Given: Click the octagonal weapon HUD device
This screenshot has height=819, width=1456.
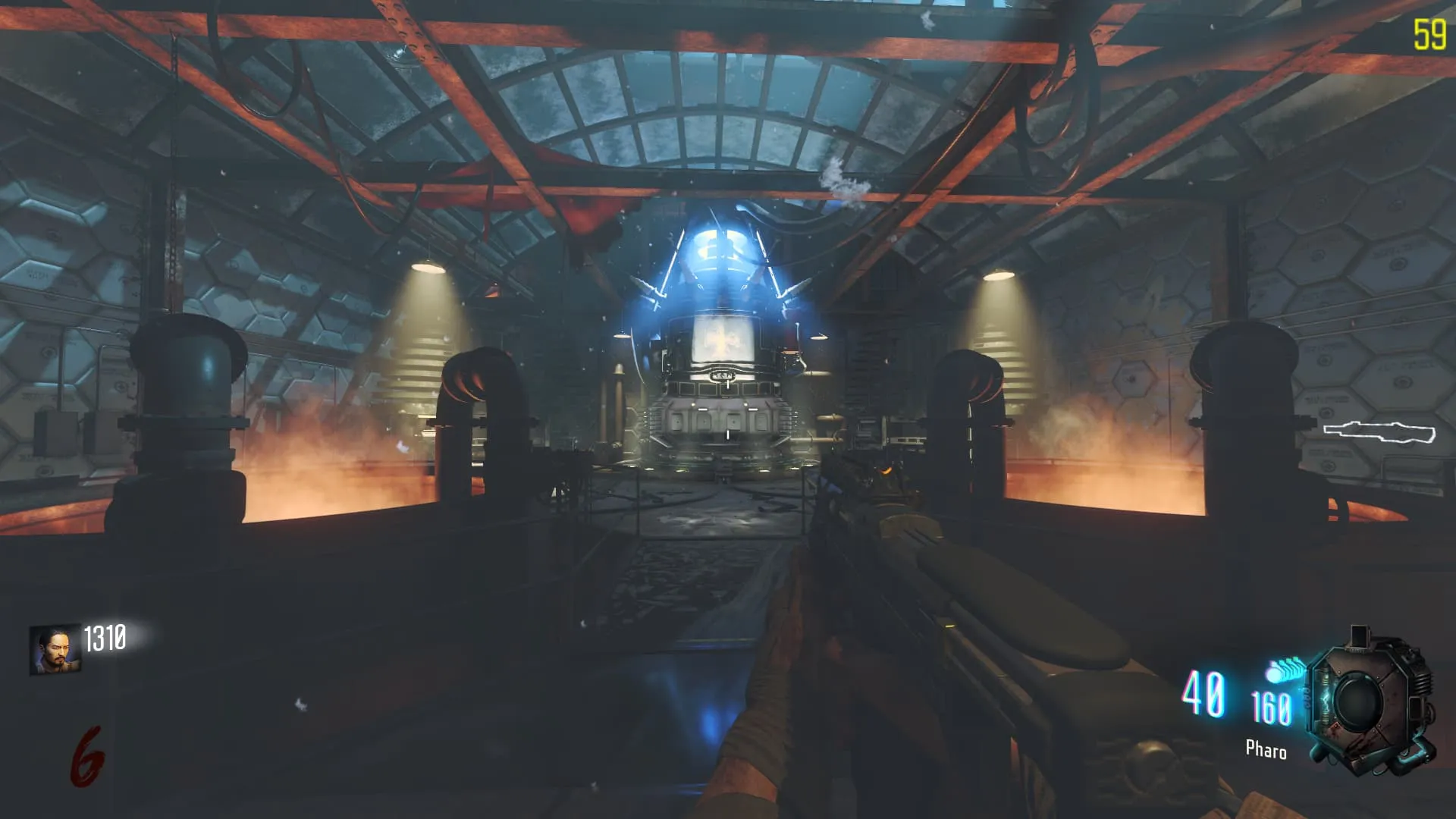Looking at the screenshot, I should pyautogui.click(x=1371, y=701).
